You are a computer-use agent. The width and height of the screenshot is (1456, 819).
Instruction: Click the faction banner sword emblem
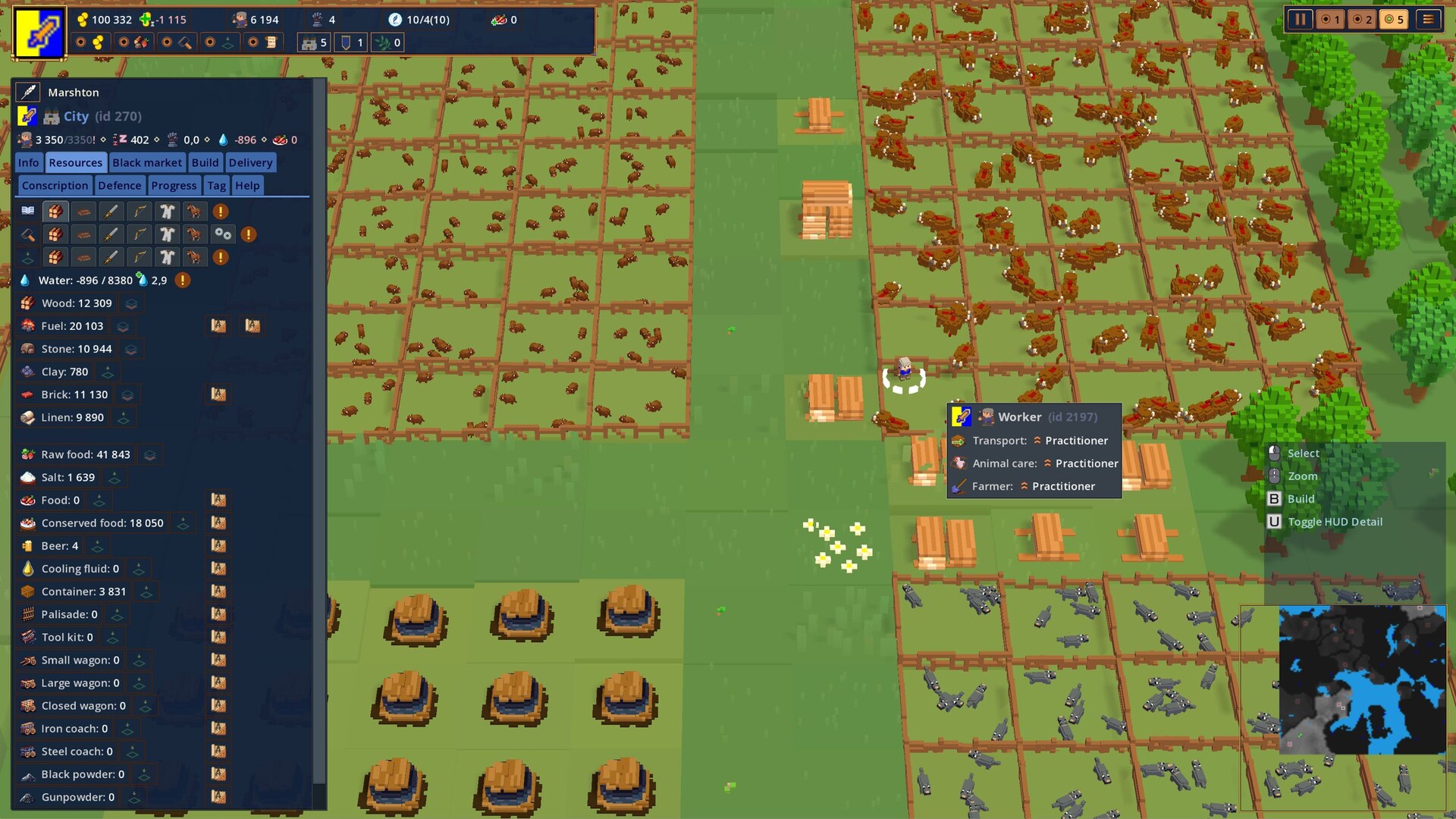point(39,33)
